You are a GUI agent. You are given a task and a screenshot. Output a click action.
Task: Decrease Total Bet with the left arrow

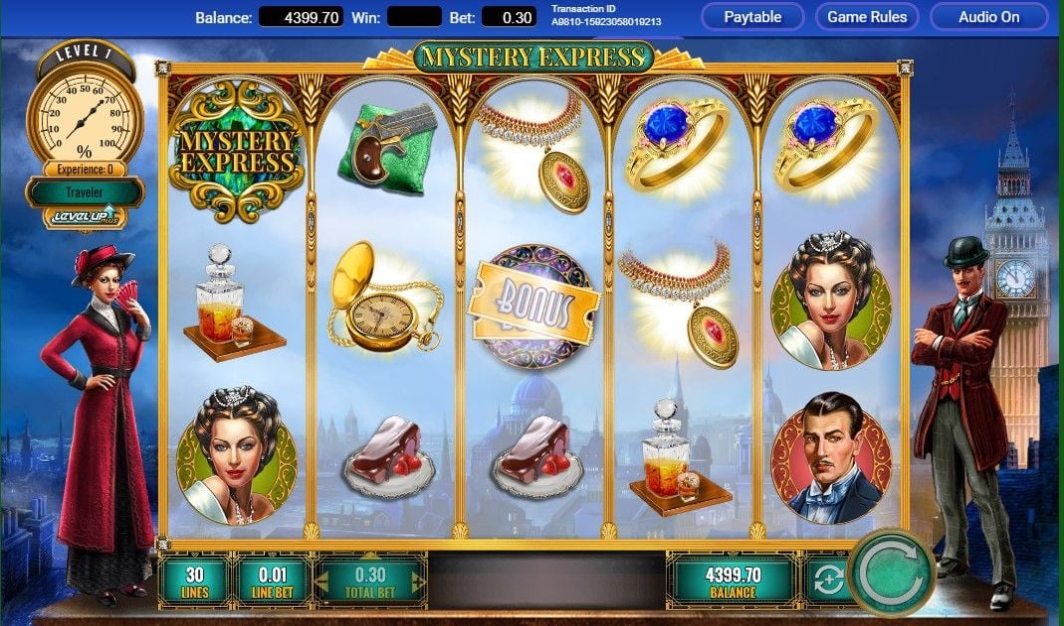coord(323,579)
